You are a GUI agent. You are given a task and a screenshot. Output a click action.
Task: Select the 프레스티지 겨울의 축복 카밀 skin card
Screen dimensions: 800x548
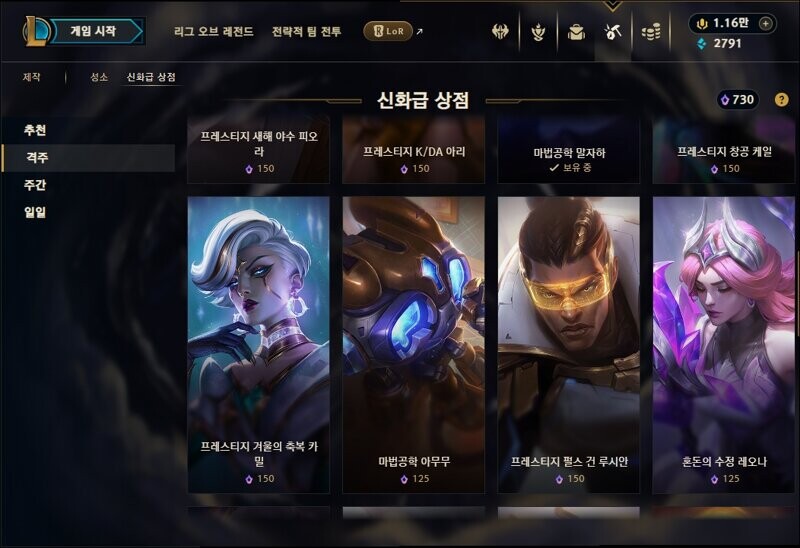tap(258, 344)
